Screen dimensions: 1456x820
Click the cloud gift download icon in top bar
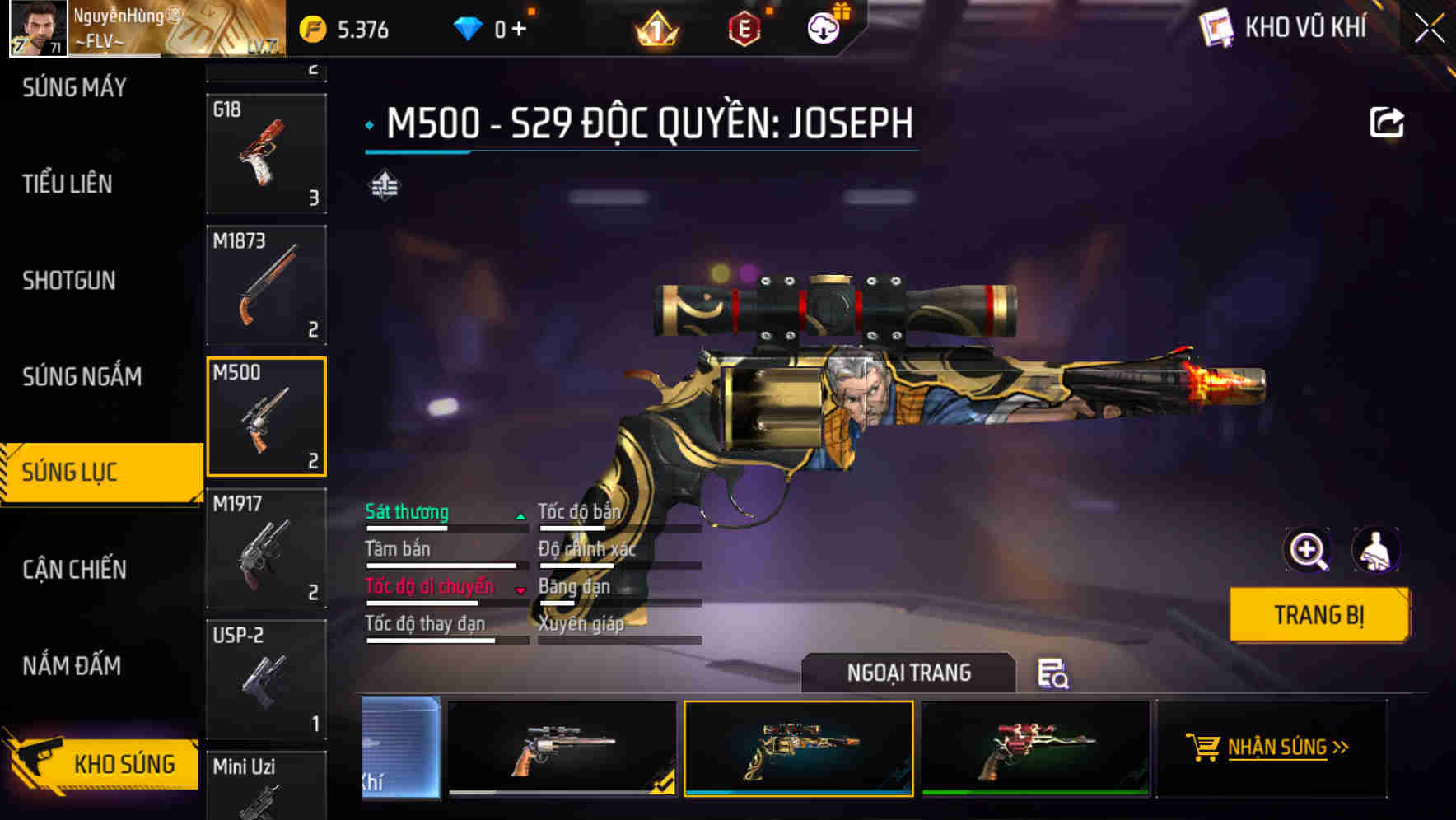coord(822,27)
